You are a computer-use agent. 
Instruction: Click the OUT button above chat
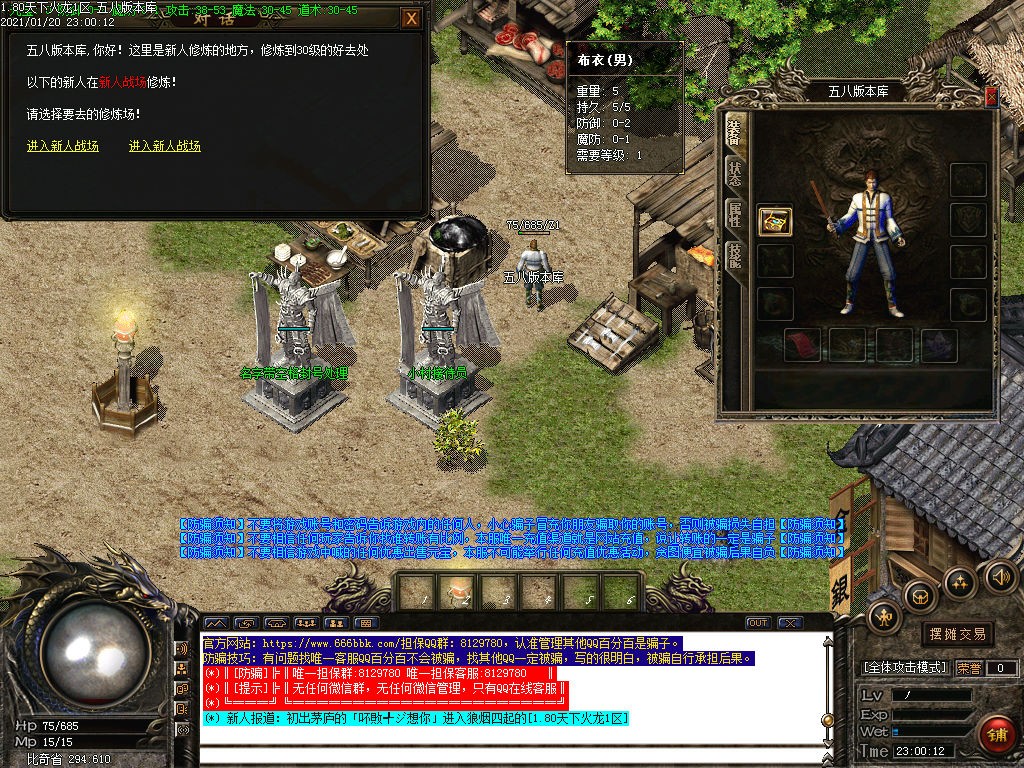coord(758,623)
